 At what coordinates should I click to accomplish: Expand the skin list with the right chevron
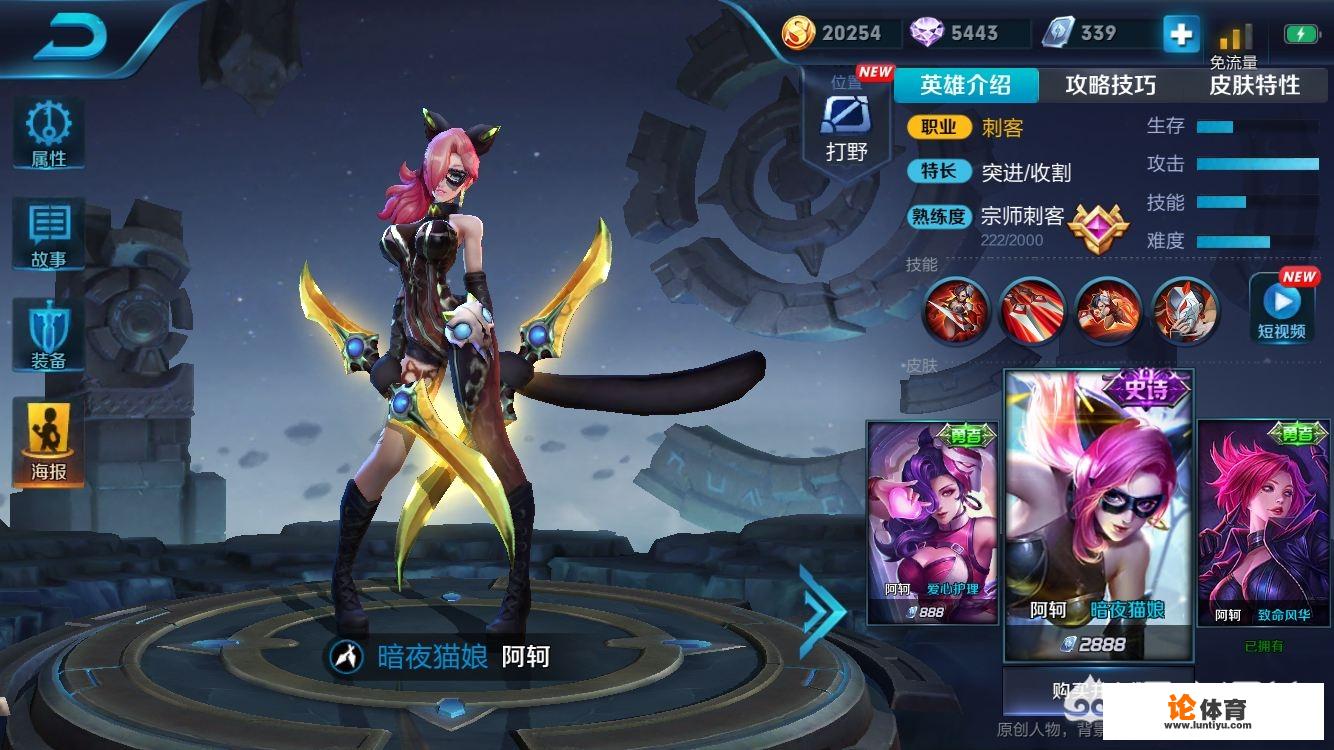[822, 608]
